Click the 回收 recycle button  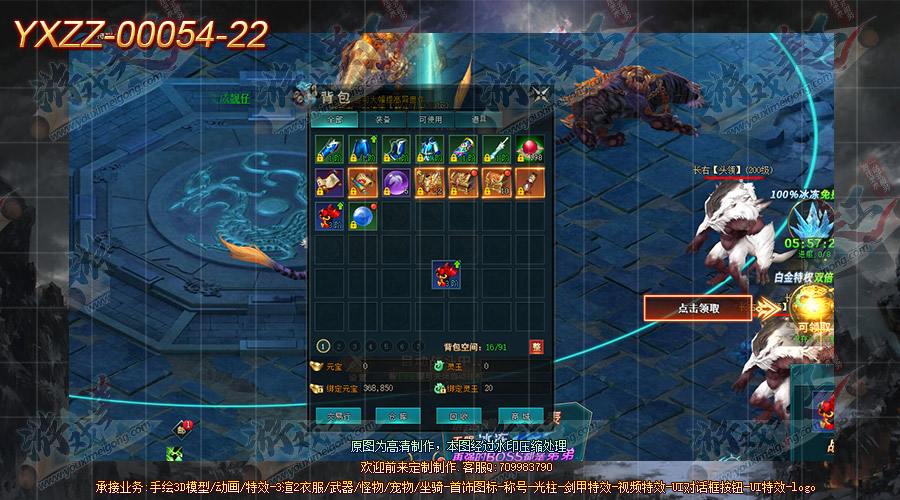point(459,415)
